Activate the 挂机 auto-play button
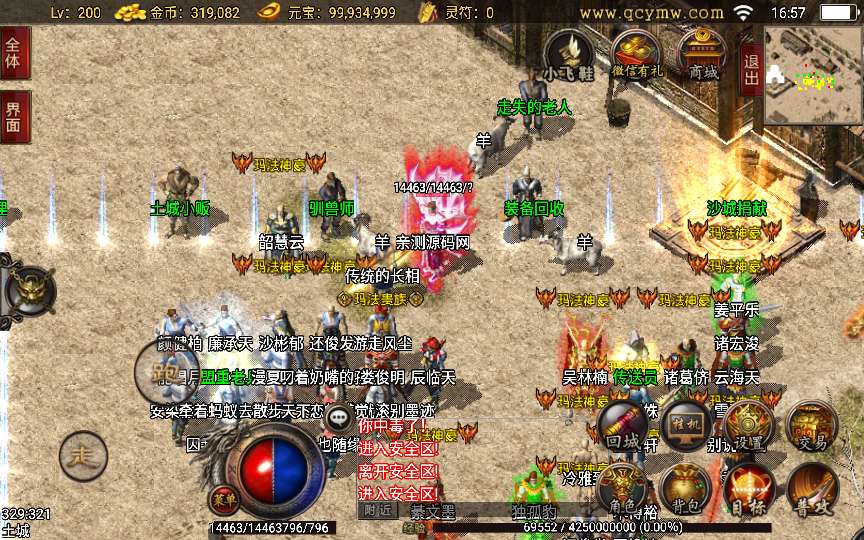The image size is (864, 540). [x=688, y=426]
